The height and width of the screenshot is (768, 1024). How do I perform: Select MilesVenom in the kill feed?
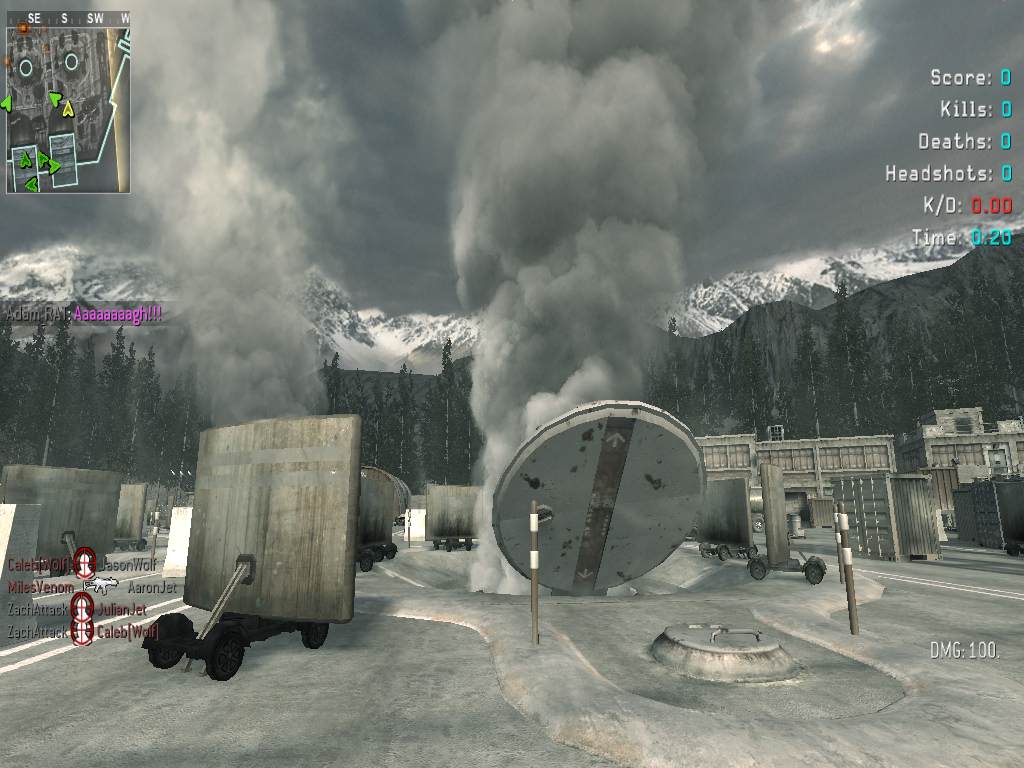click(41, 586)
